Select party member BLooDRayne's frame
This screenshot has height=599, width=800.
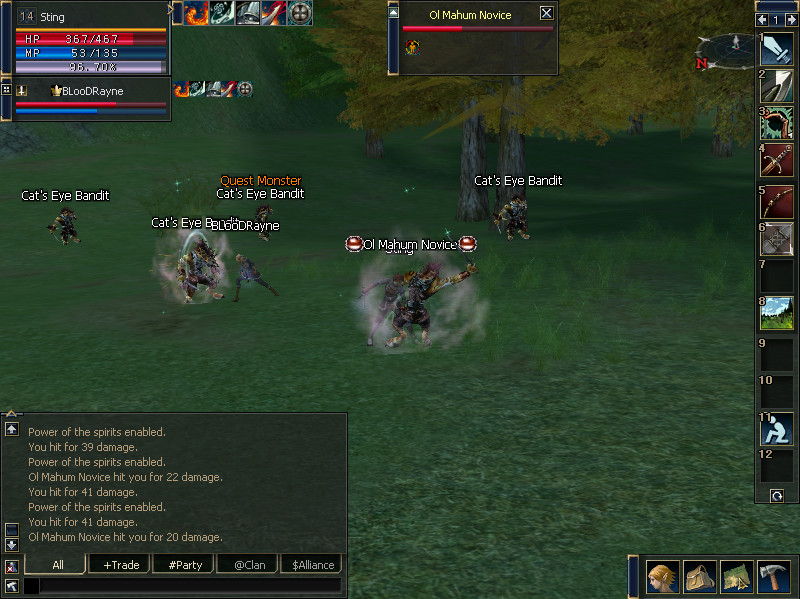pos(90,98)
